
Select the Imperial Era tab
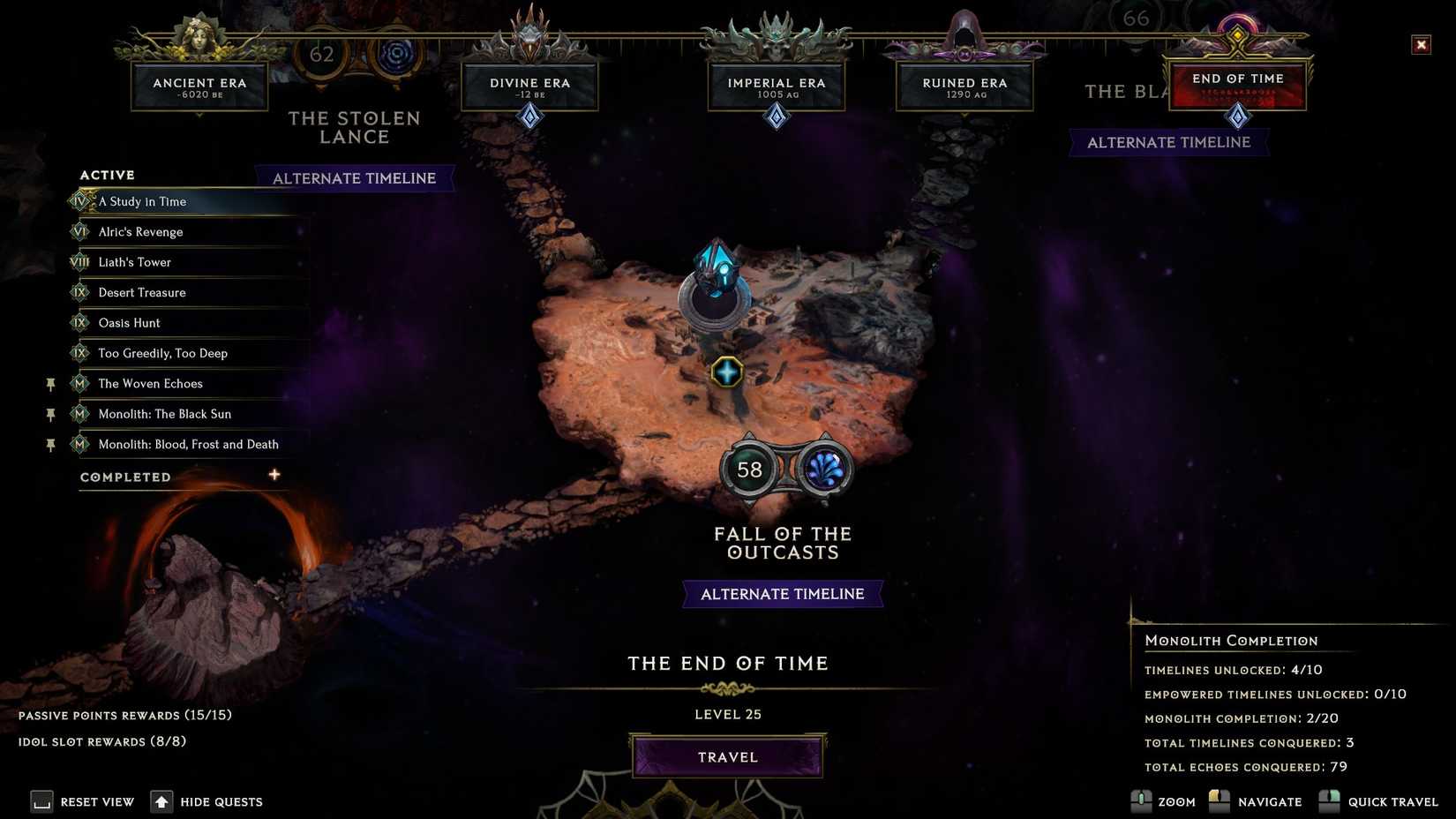(x=776, y=83)
